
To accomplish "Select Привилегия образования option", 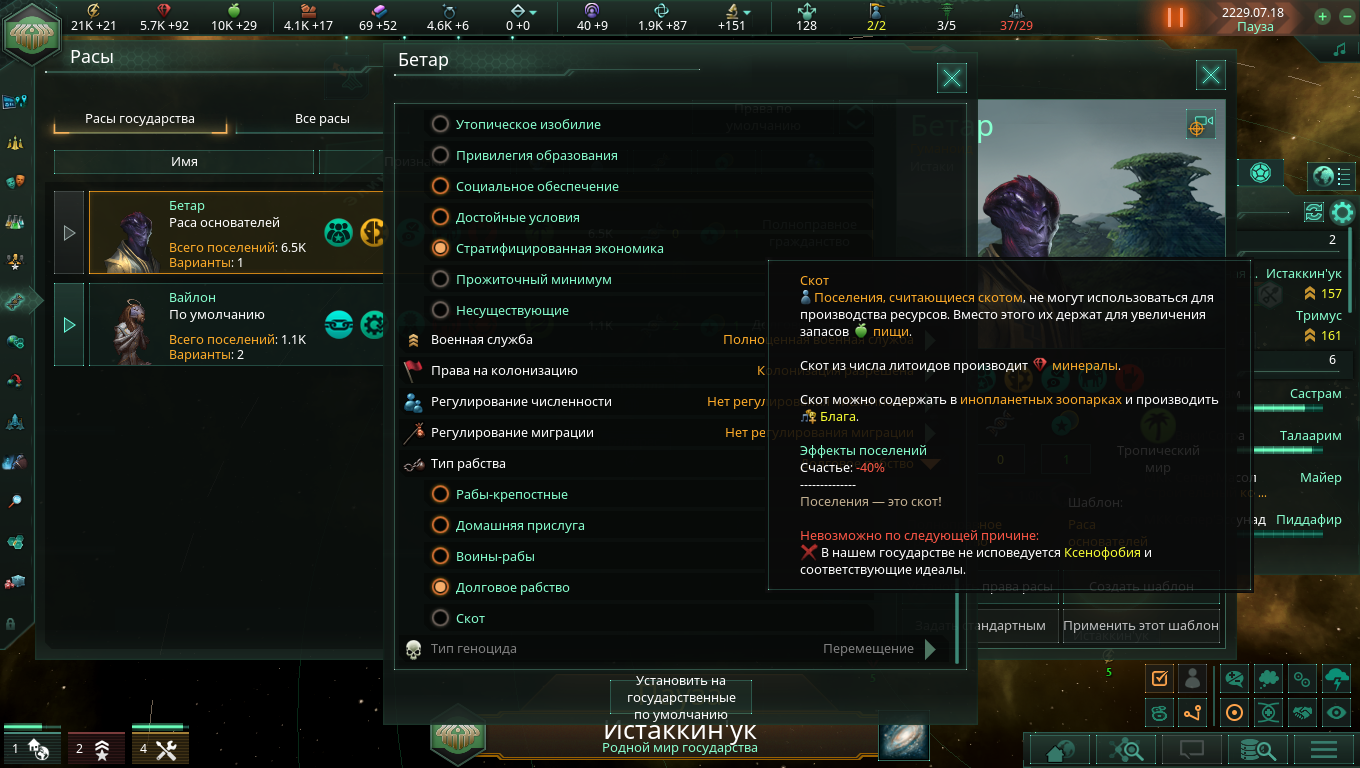I will point(440,156).
